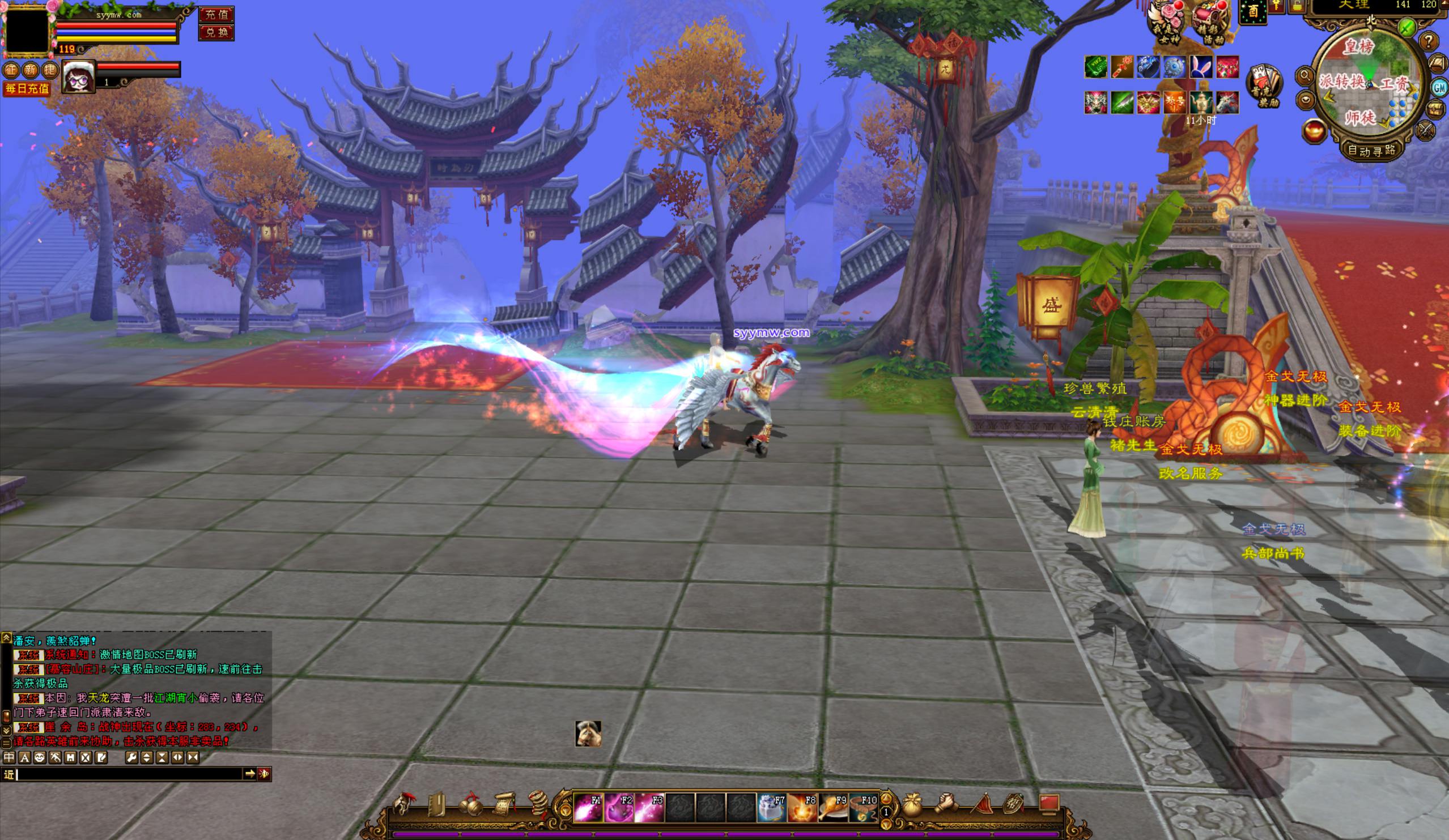Open the scroll quest icon on the bottom bar
1449x840 pixels.
[x=504, y=805]
